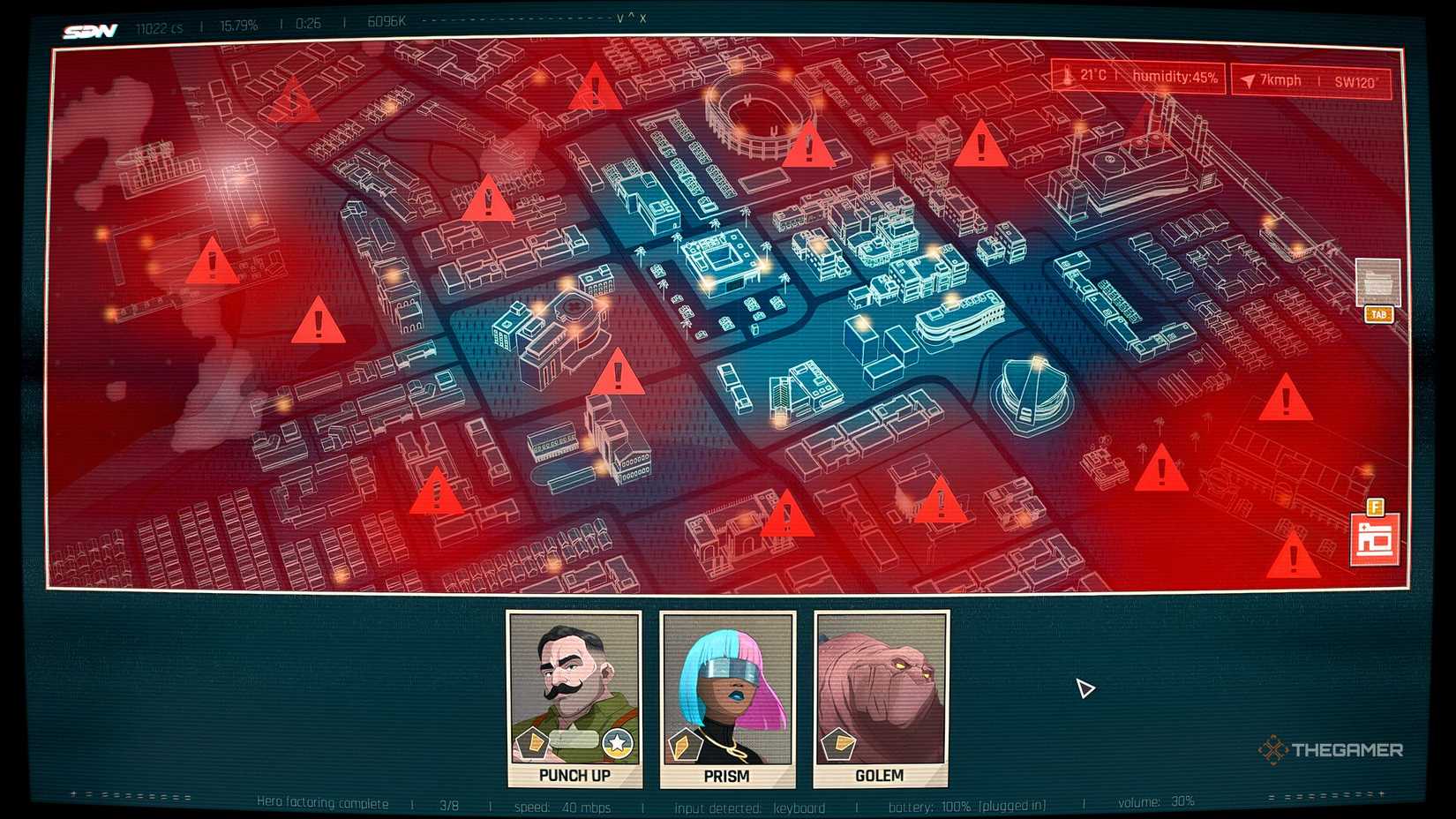The image size is (1456, 819).
Task: Click the Hero factoring complete status text
Action: click(322, 804)
